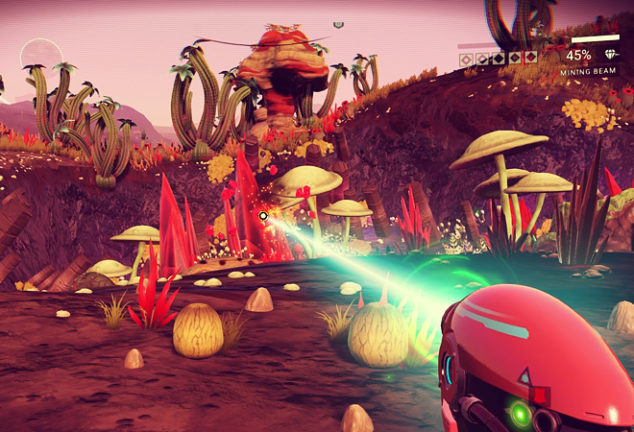Click the Mining Beam diamond icon
This screenshot has height=432, width=634.
[609, 56]
